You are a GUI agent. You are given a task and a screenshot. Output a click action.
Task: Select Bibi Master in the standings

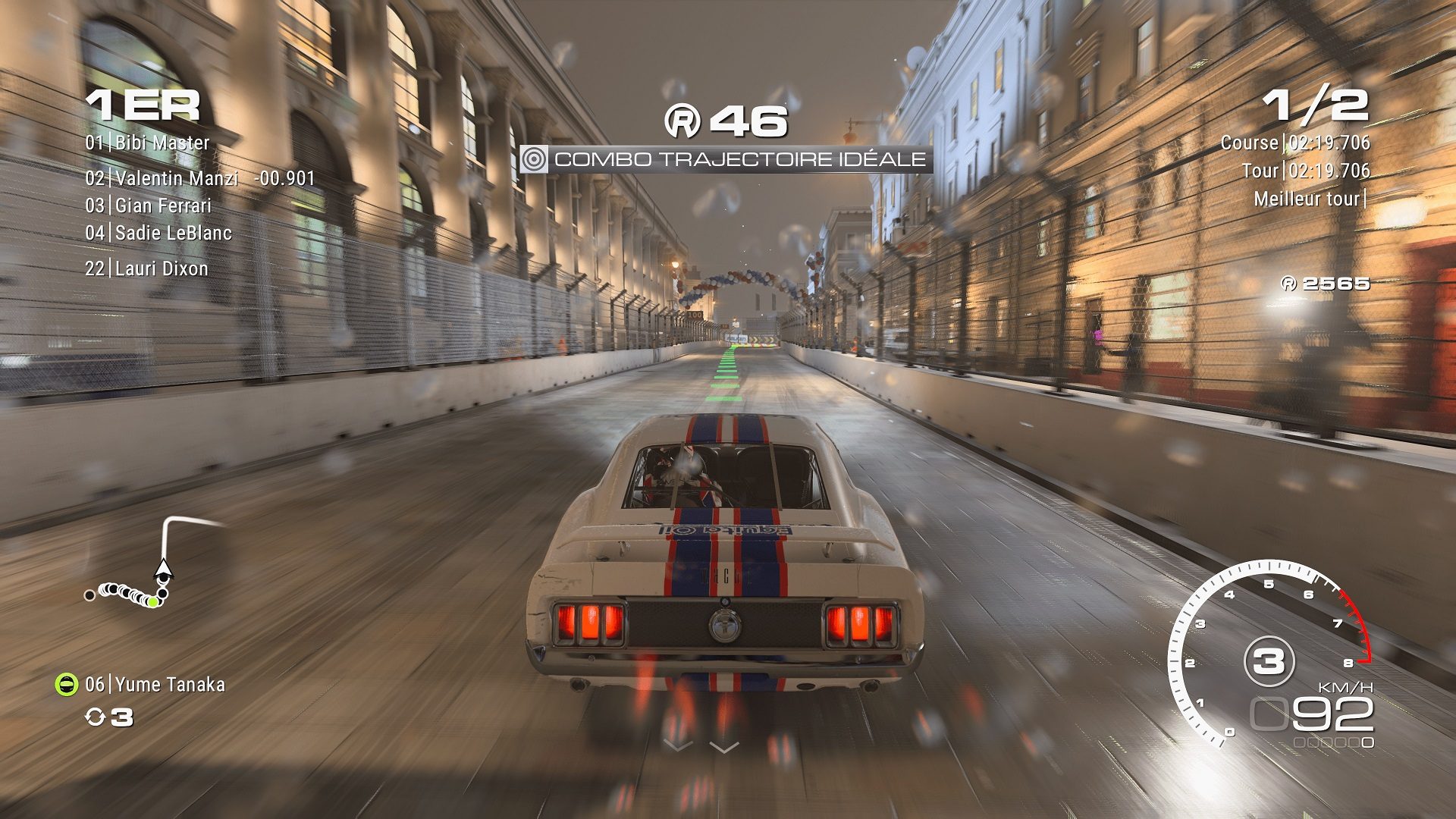(x=147, y=143)
